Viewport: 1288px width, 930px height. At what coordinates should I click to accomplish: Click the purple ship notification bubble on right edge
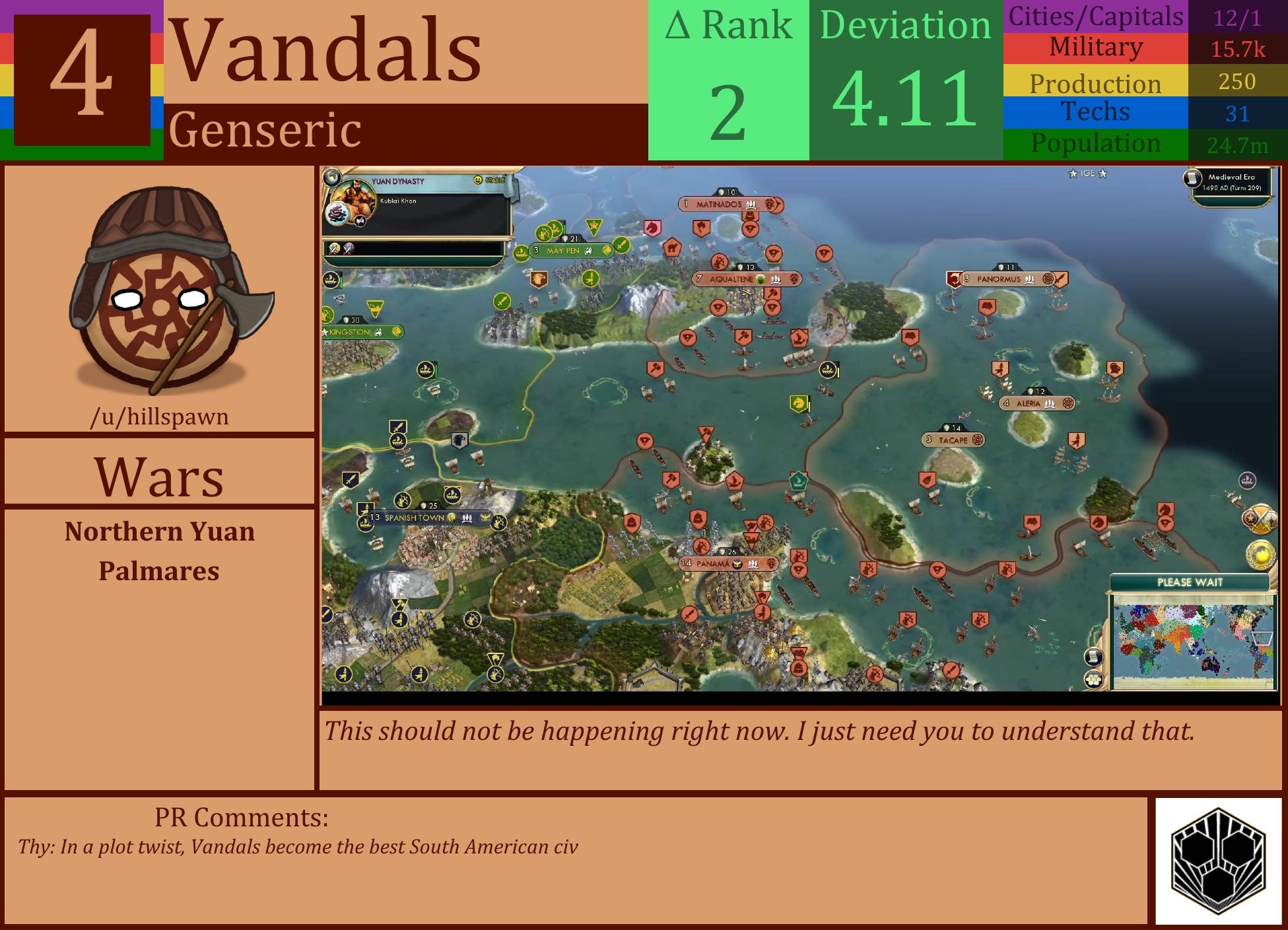tap(1248, 480)
